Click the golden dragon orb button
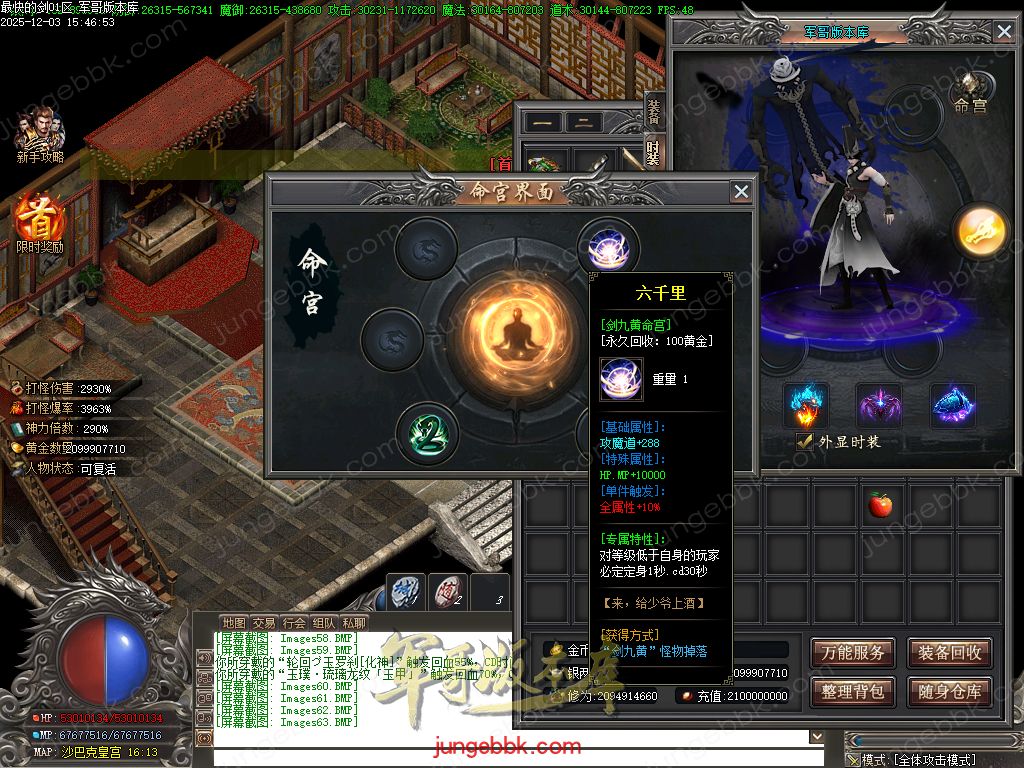The image size is (1024, 768). pos(975,230)
